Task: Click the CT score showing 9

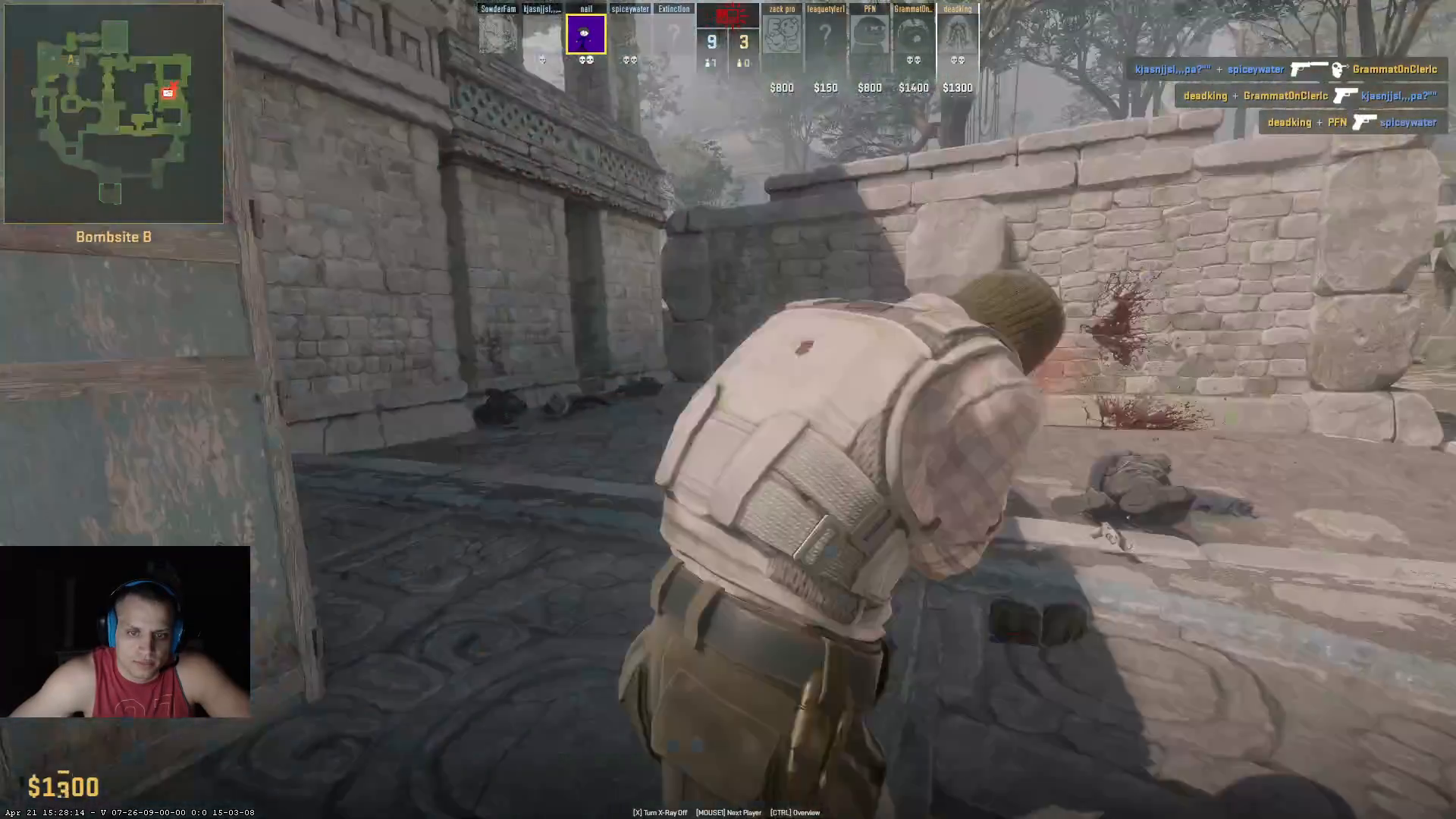Action: pos(711,42)
